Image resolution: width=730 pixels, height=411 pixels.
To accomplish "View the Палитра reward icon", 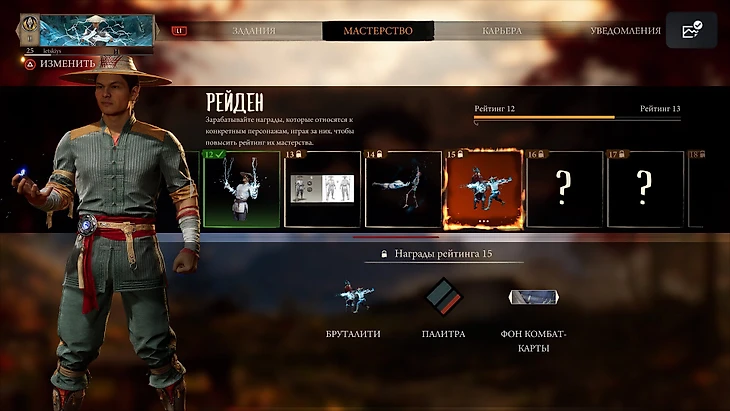I will coord(443,297).
